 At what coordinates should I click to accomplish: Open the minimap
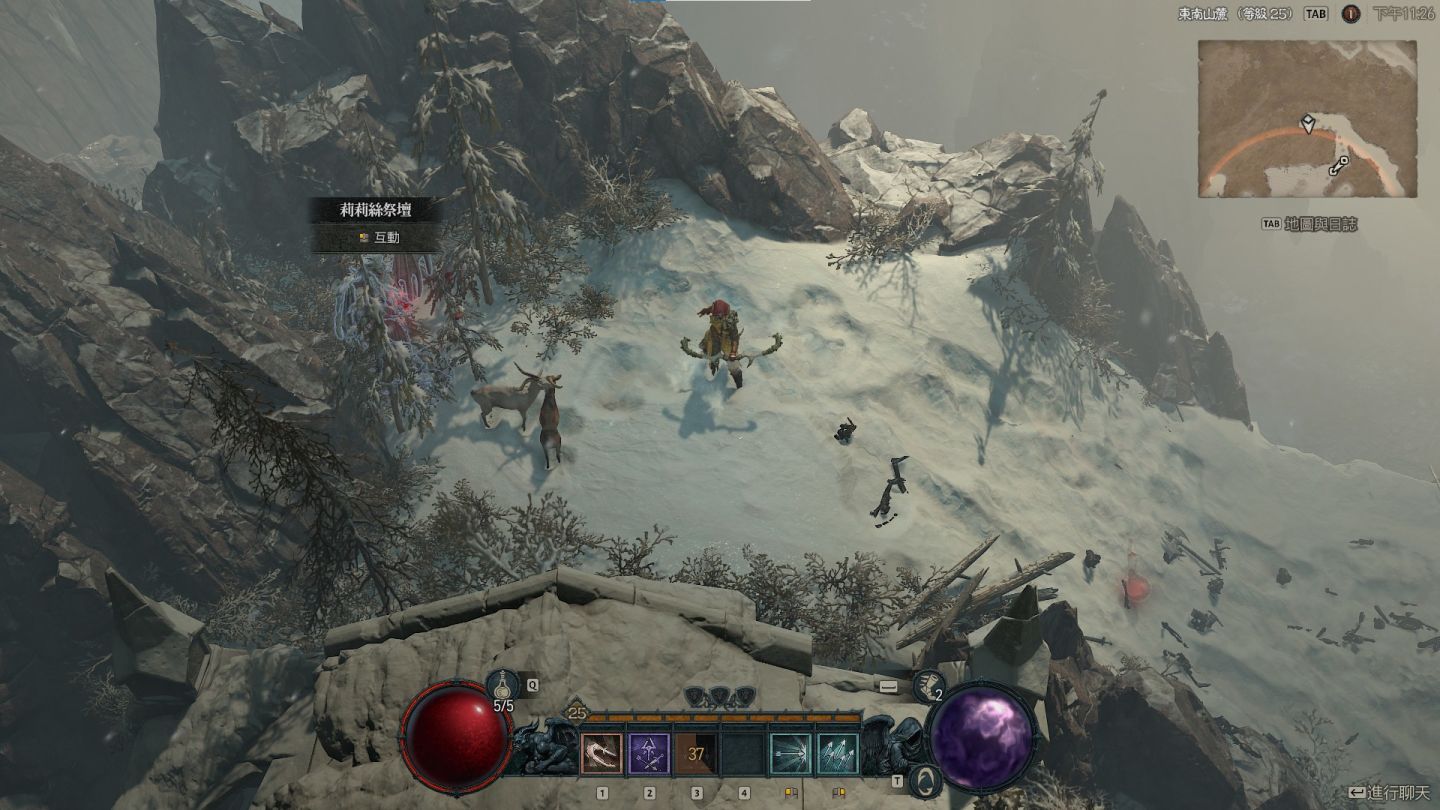point(1307,118)
